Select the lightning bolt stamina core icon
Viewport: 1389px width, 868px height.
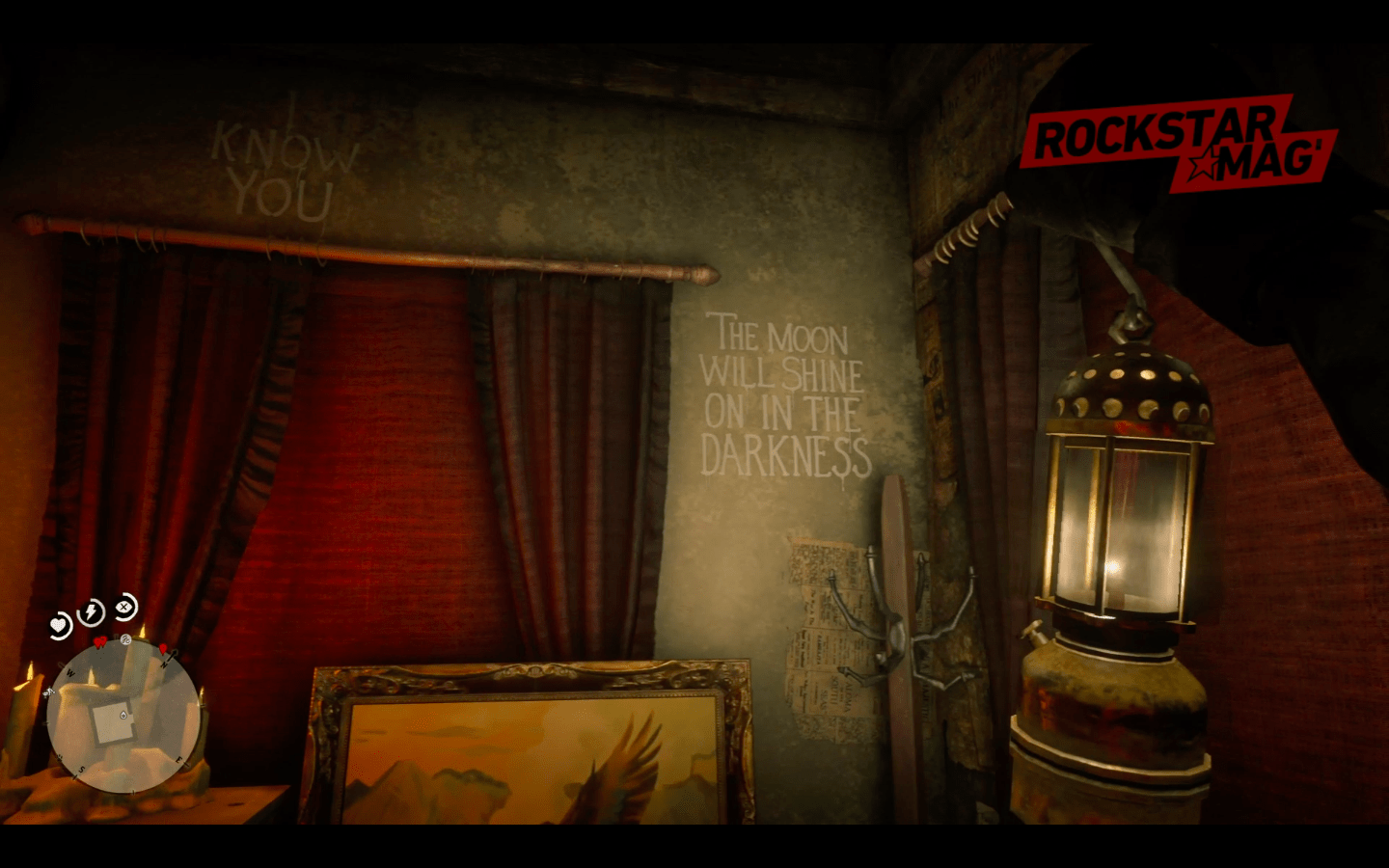(92, 612)
